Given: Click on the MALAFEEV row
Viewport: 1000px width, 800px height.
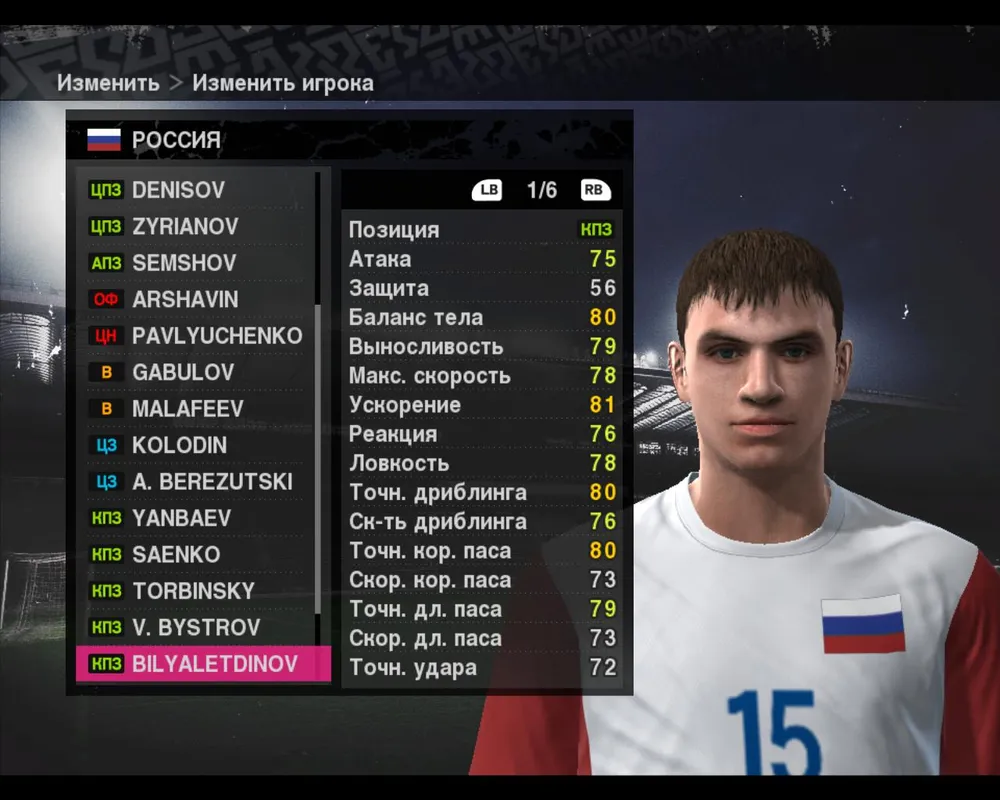Looking at the screenshot, I should click(200, 409).
